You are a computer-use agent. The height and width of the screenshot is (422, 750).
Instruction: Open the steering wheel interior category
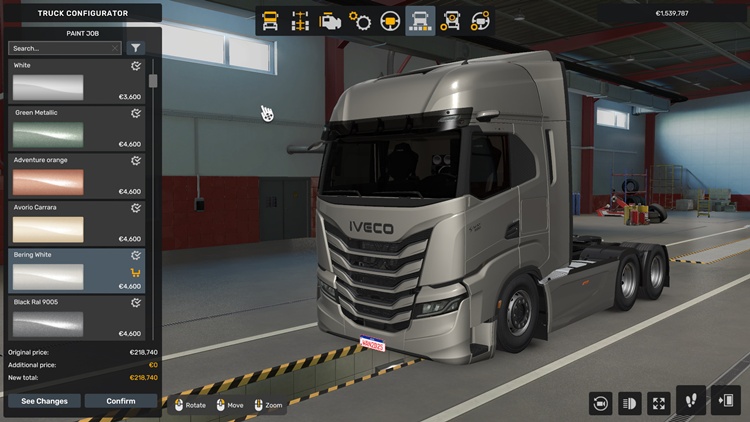click(x=390, y=21)
